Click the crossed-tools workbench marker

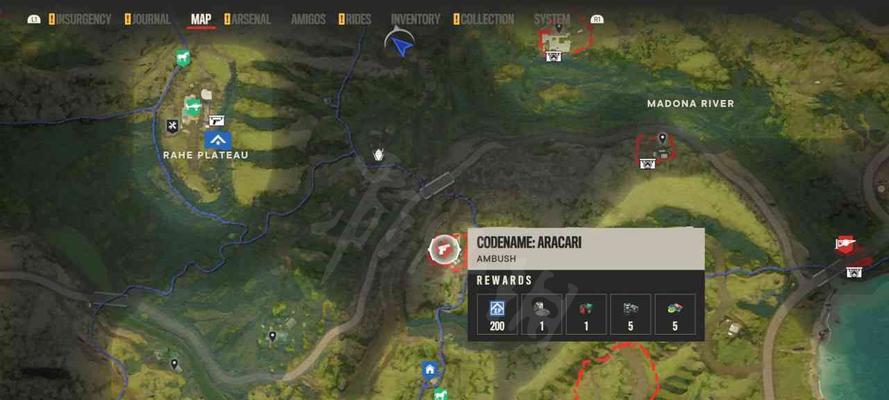(173, 125)
